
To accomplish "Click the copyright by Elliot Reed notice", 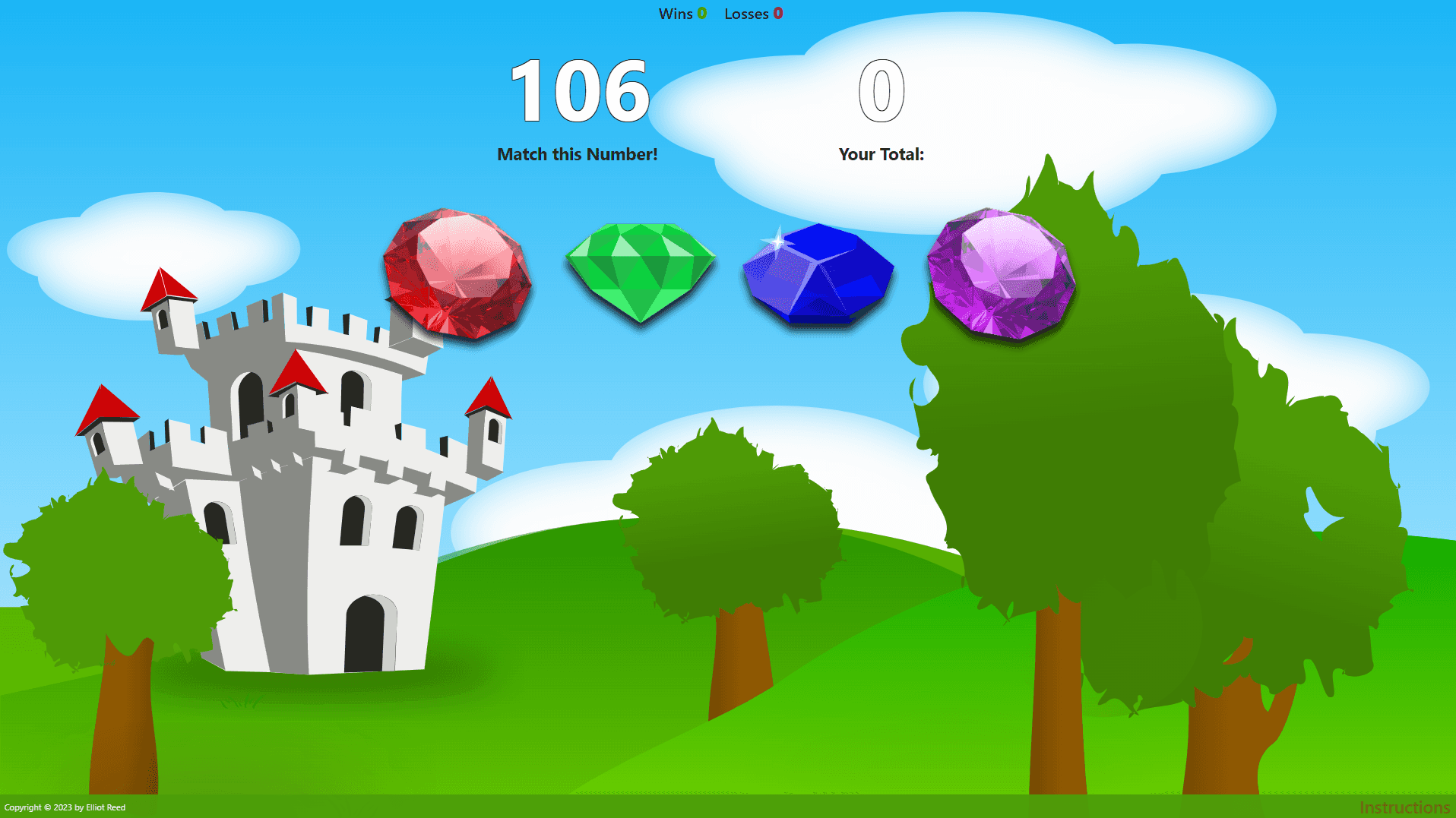I will (x=64, y=807).
